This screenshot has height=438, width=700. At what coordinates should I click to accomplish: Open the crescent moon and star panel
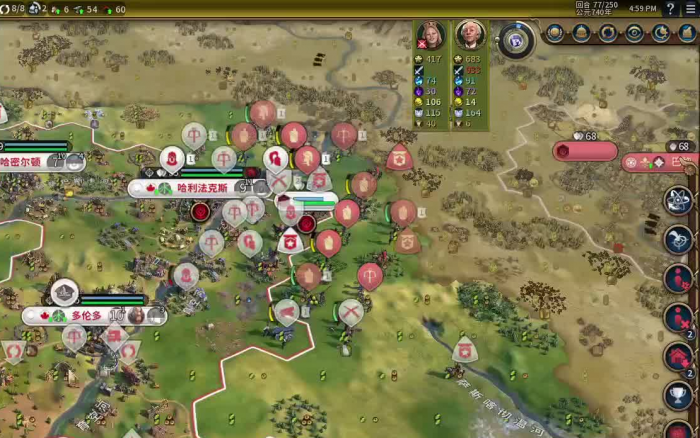660,34
